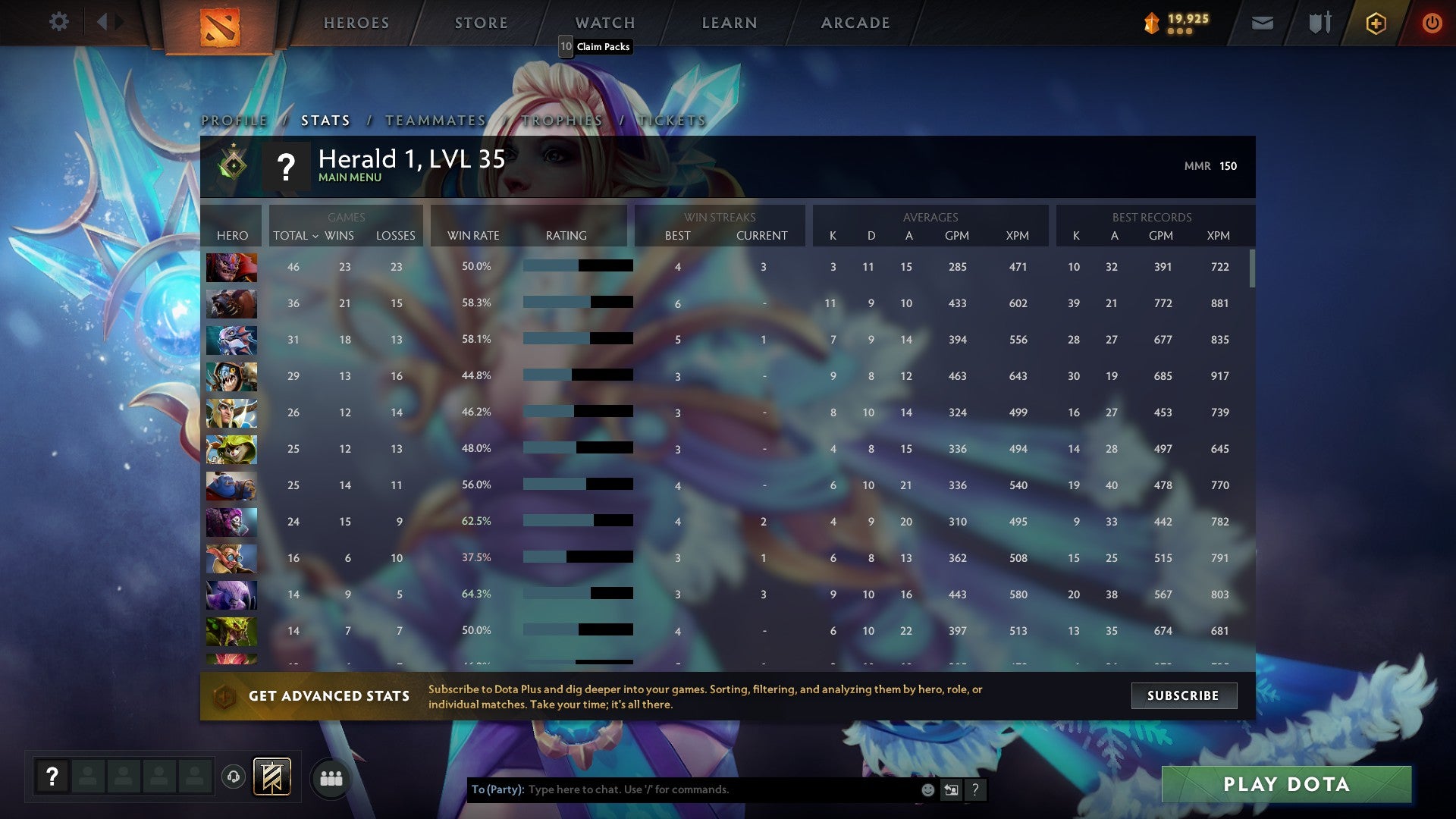1456x819 pixels.
Task: Open Dota Plus via the gold hexagon icon
Action: (x=1376, y=23)
